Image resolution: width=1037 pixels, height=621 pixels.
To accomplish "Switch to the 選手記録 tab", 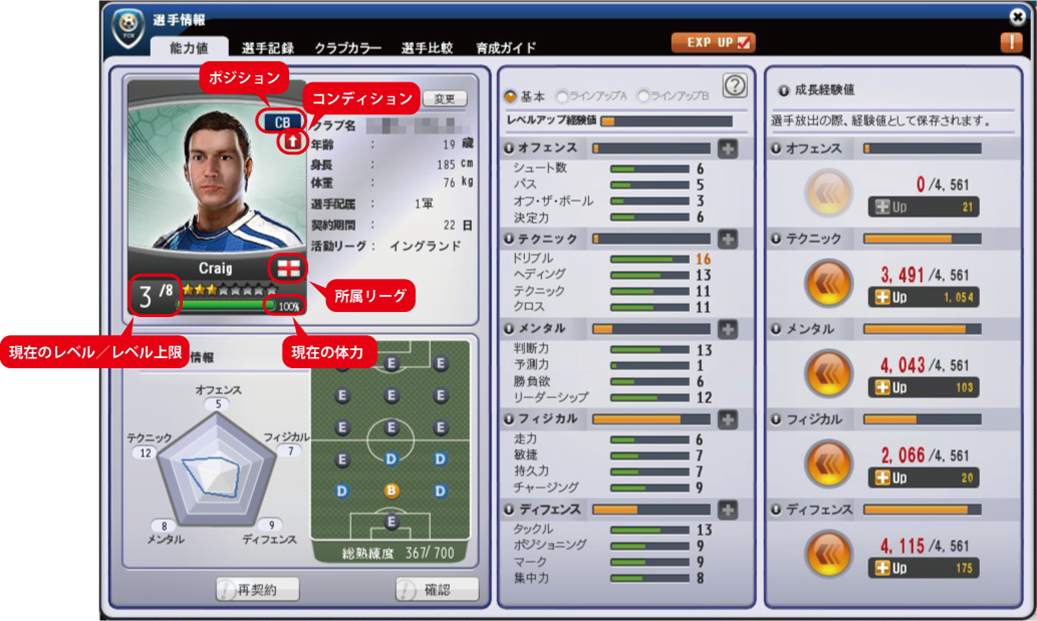I will pyautogui.click(x=267, y=47).
